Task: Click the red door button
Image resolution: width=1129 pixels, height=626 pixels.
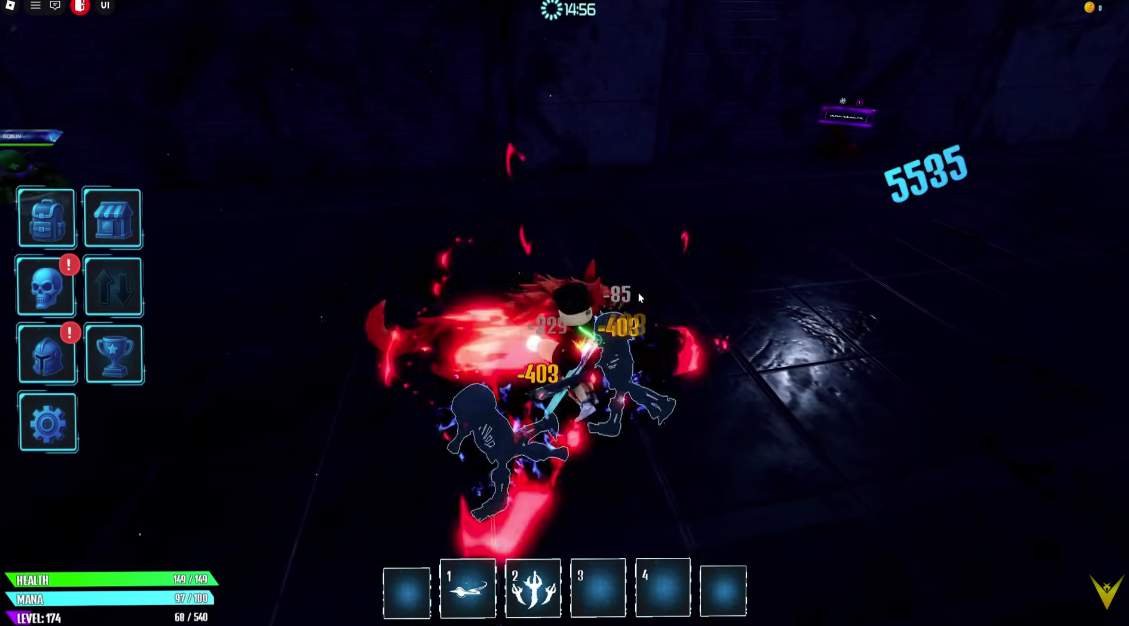Action: (80, 6)
